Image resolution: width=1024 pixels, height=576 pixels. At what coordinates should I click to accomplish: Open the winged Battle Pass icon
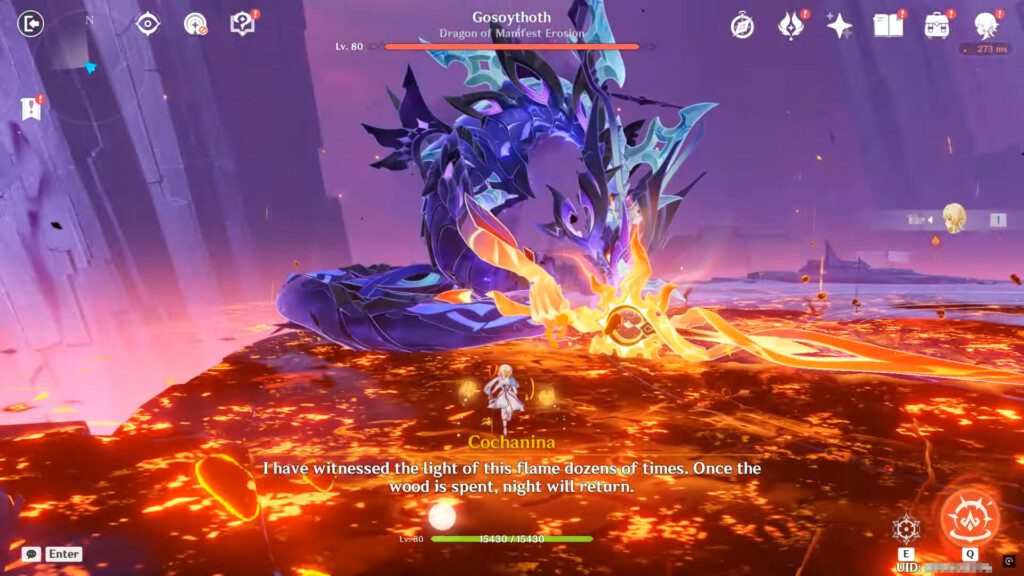coord(790,26)
